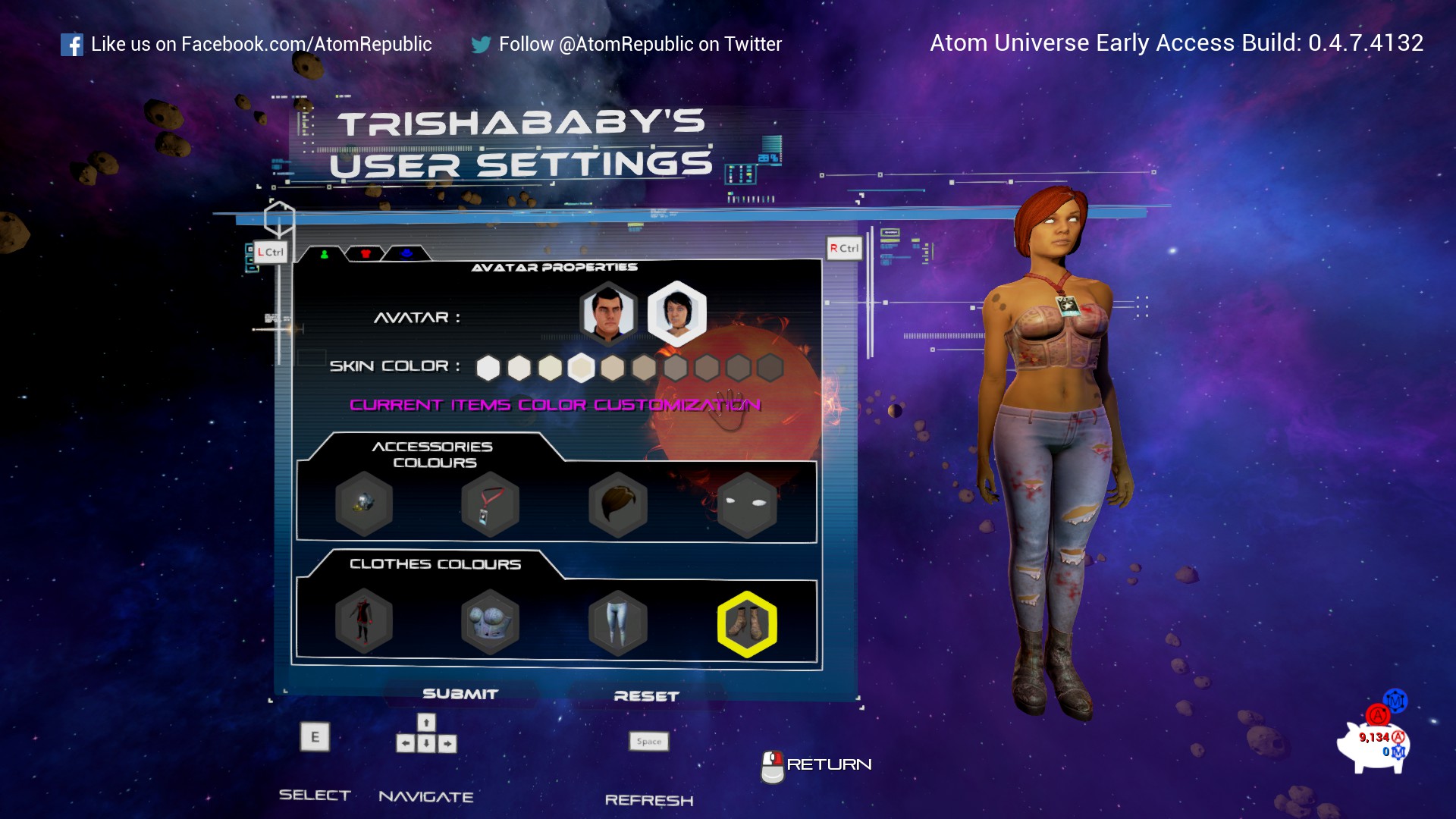
Task: Open the hair accessory colour slot
Action: [x=618, y=504]
